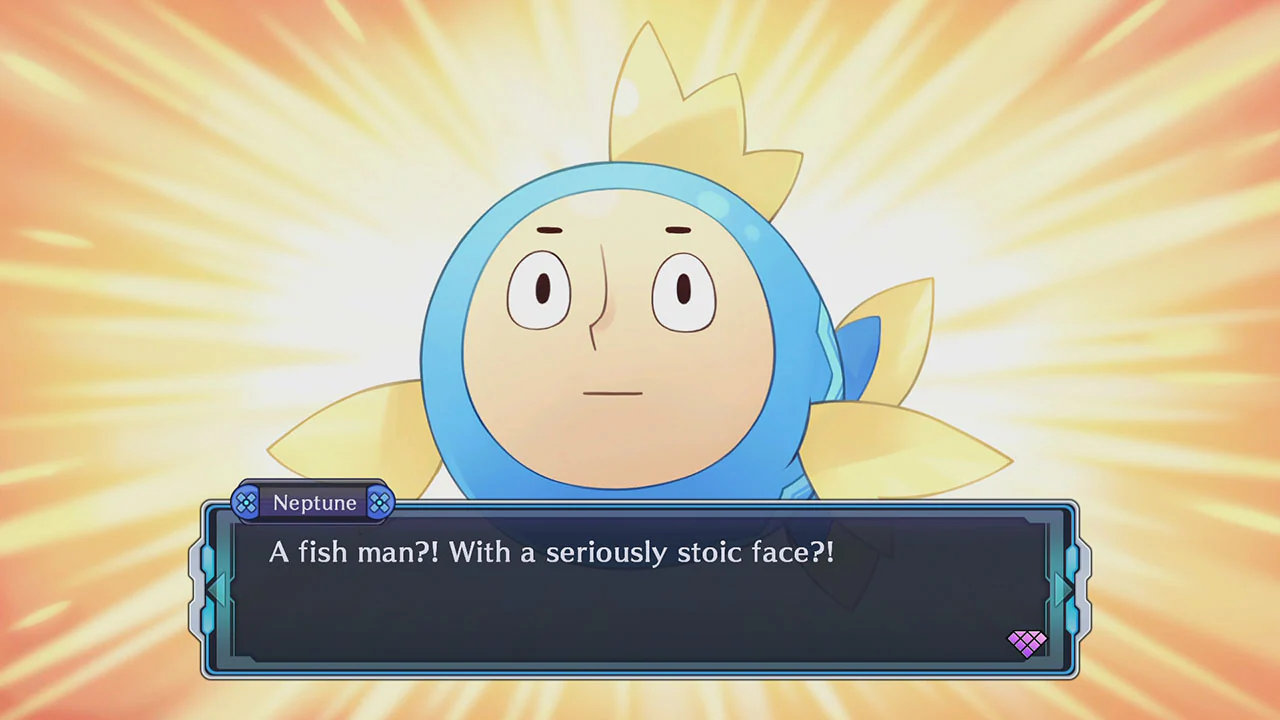
Task: Click the arrow on the dialogue box's left edge
Action: 217,588
